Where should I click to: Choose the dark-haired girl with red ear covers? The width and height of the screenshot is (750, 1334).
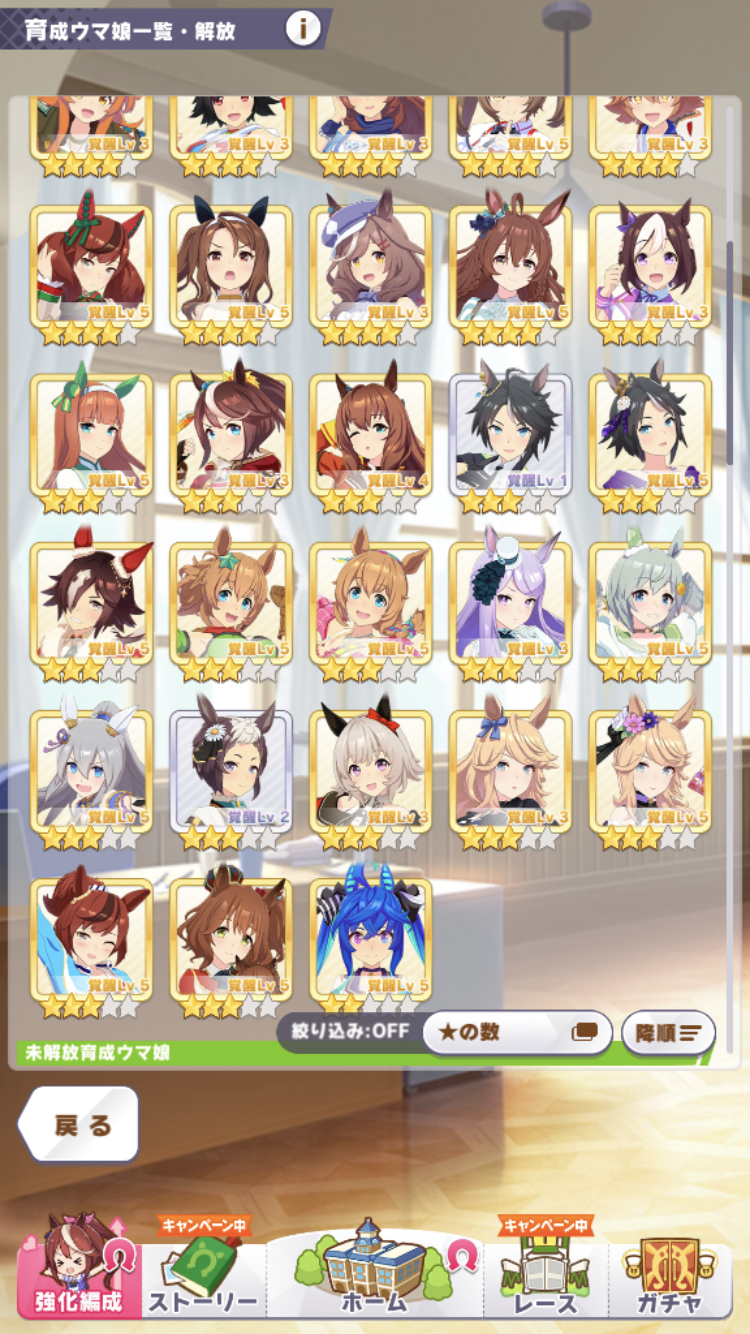(x=92, y=605)
